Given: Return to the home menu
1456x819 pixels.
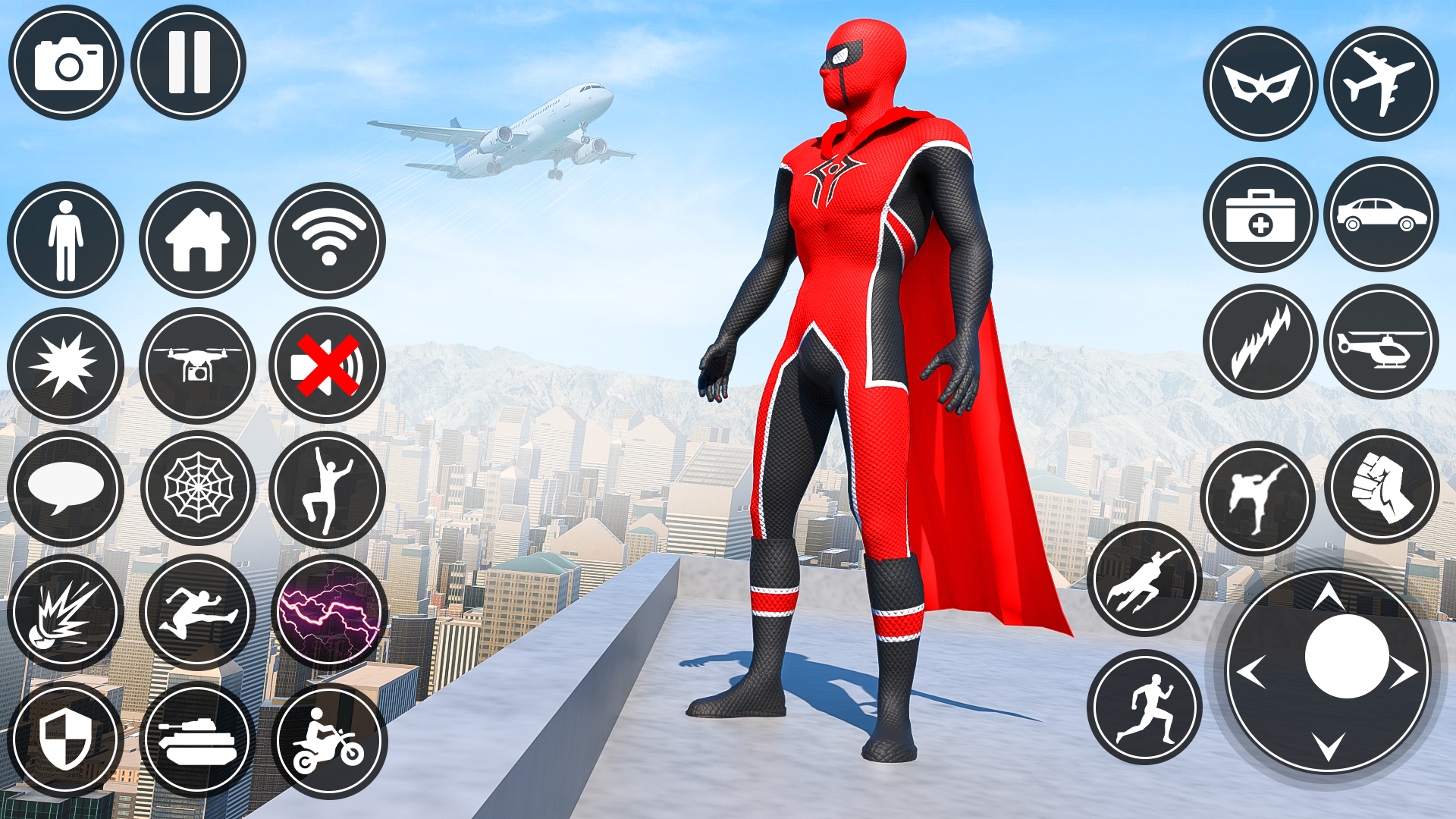Looking at the screenshot, I should pos(197,239).
